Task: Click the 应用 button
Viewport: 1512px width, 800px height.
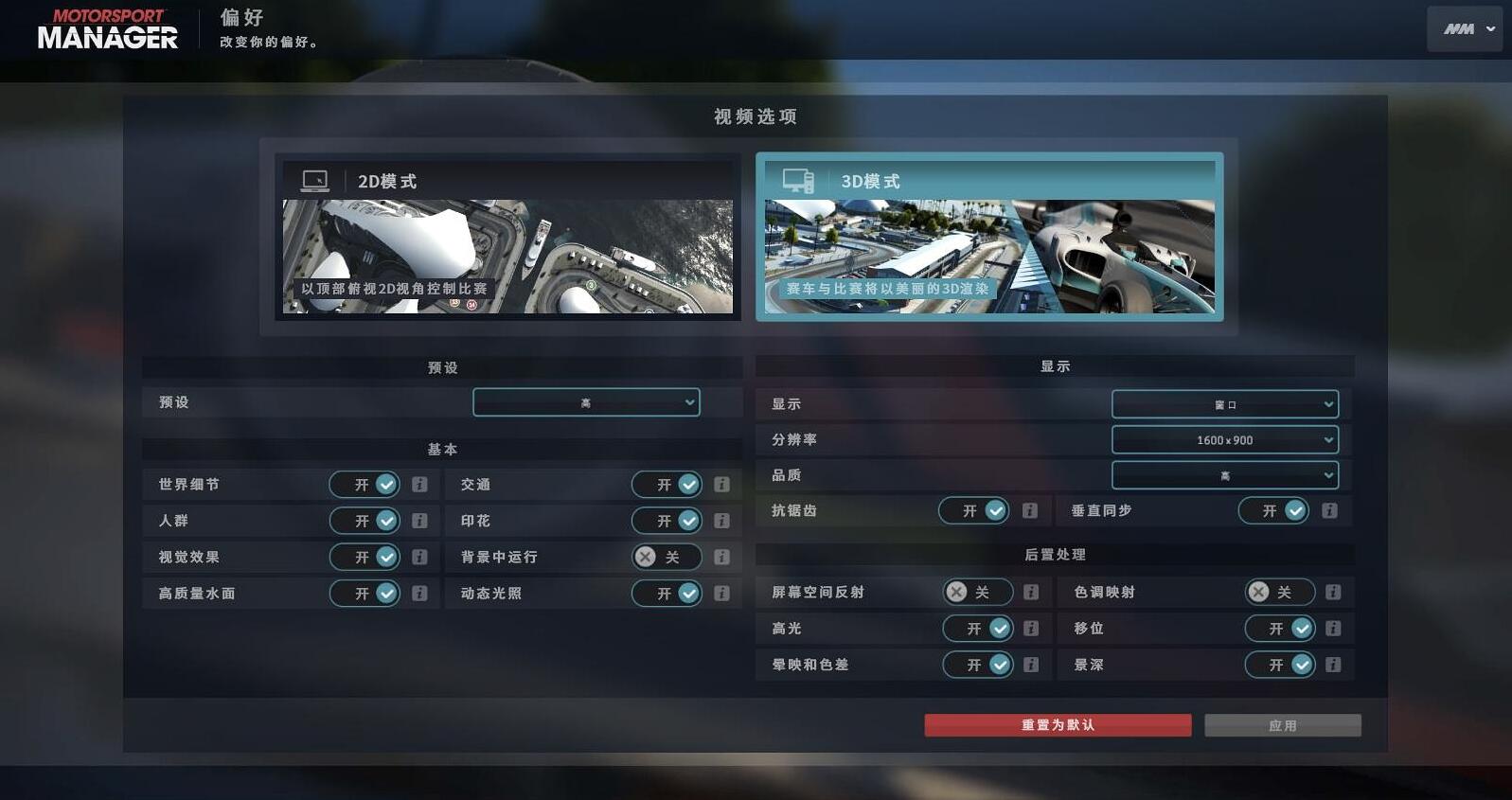Action: click(1282, 724)
